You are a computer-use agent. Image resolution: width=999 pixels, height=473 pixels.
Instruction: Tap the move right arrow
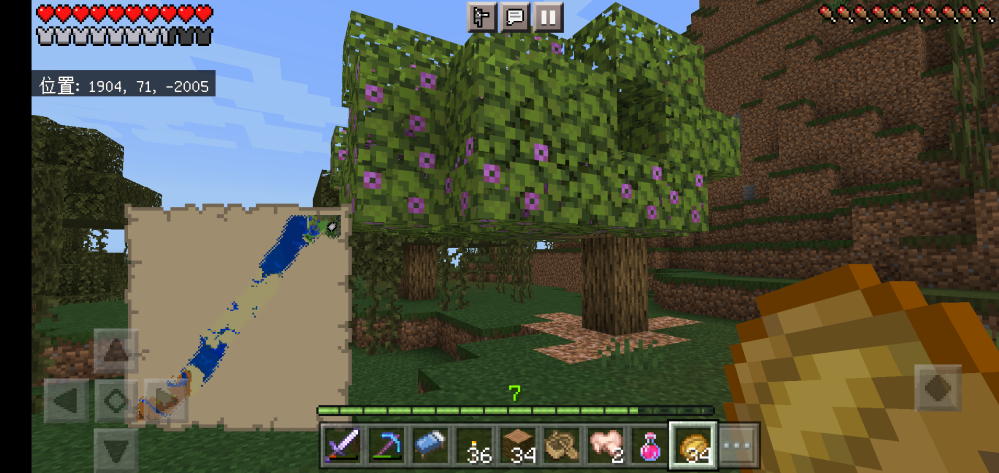tap(163, 402)
